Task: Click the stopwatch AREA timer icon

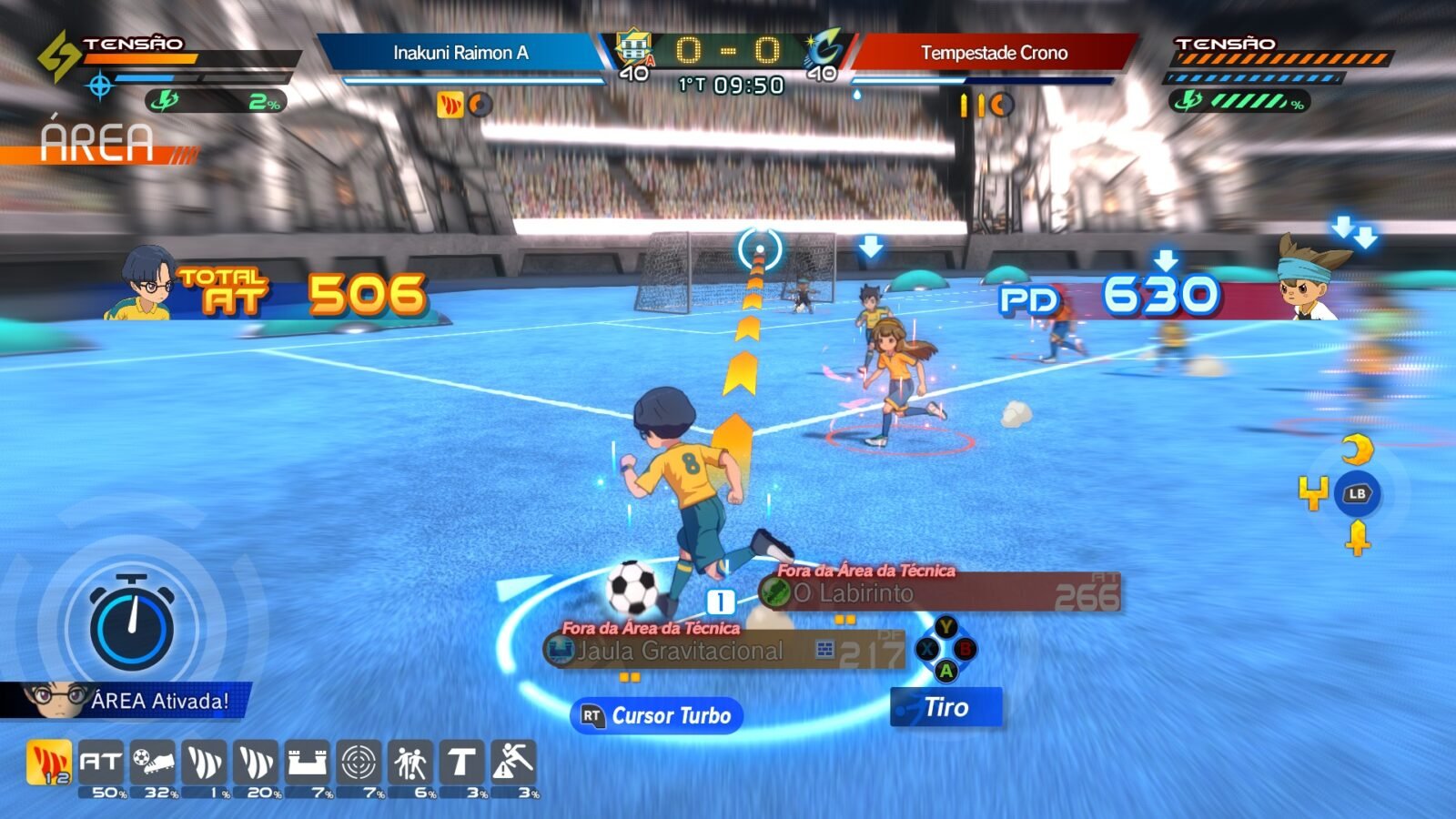Action: (x=132, y=624)
